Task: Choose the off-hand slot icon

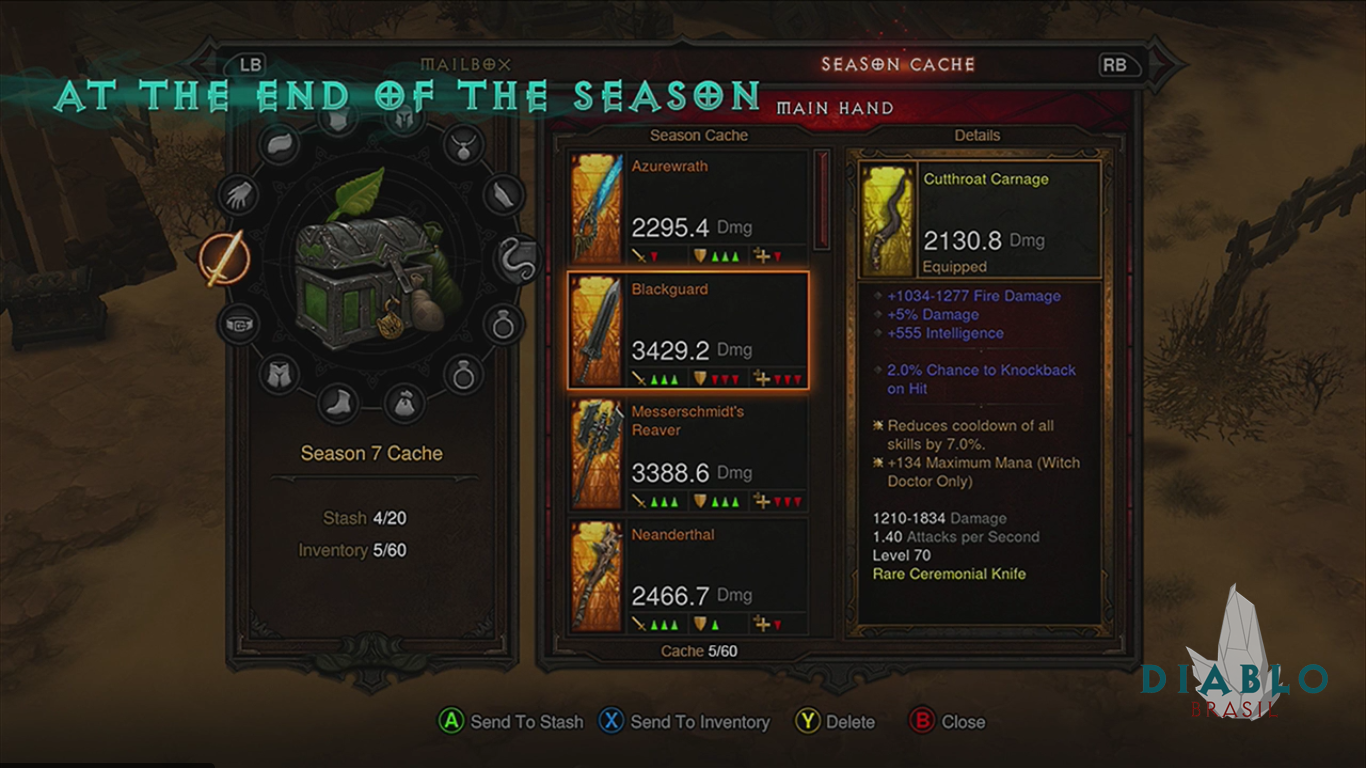Action: tap(520, 257)
